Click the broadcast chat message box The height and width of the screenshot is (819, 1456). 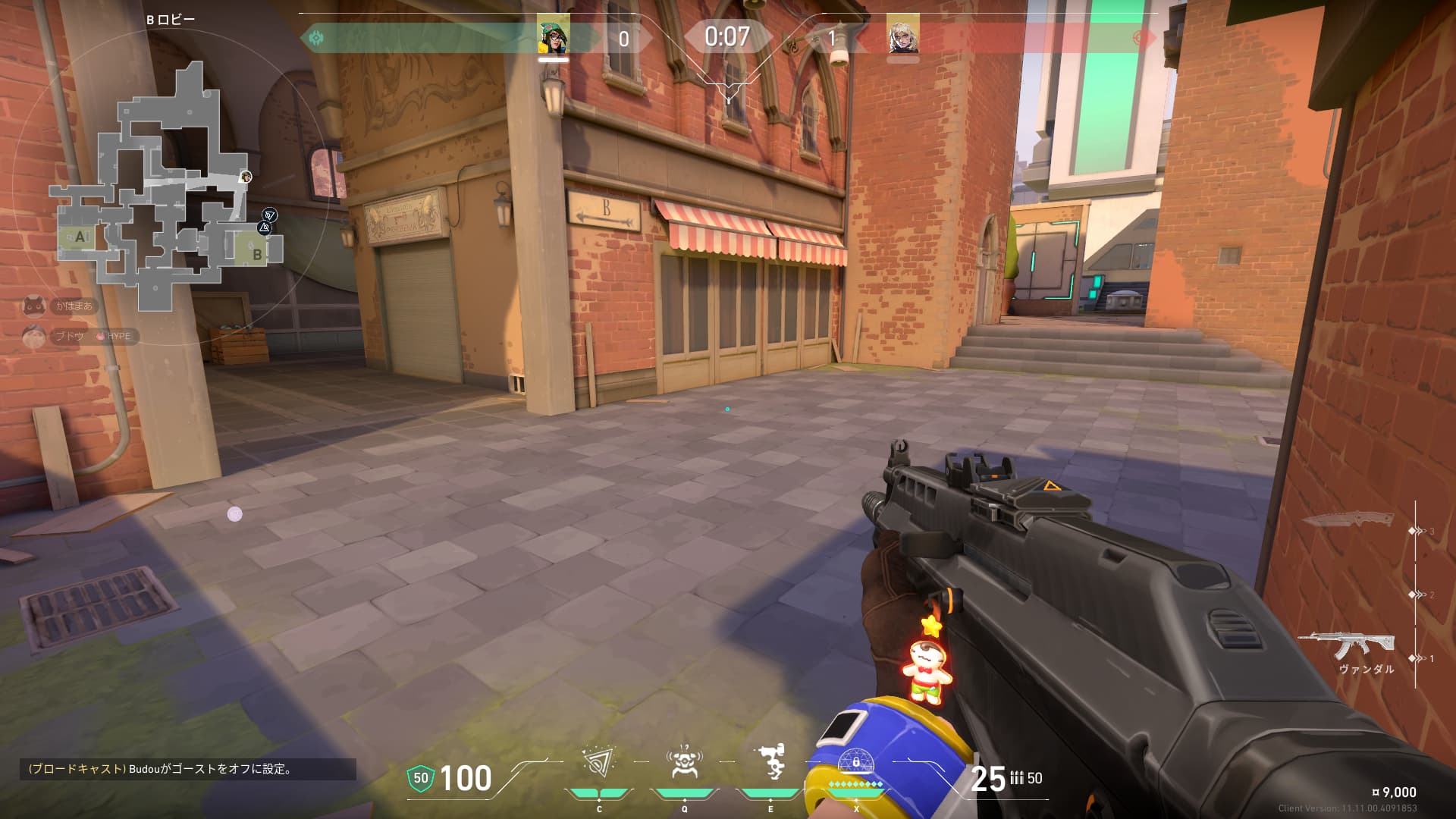click(187, 769)
